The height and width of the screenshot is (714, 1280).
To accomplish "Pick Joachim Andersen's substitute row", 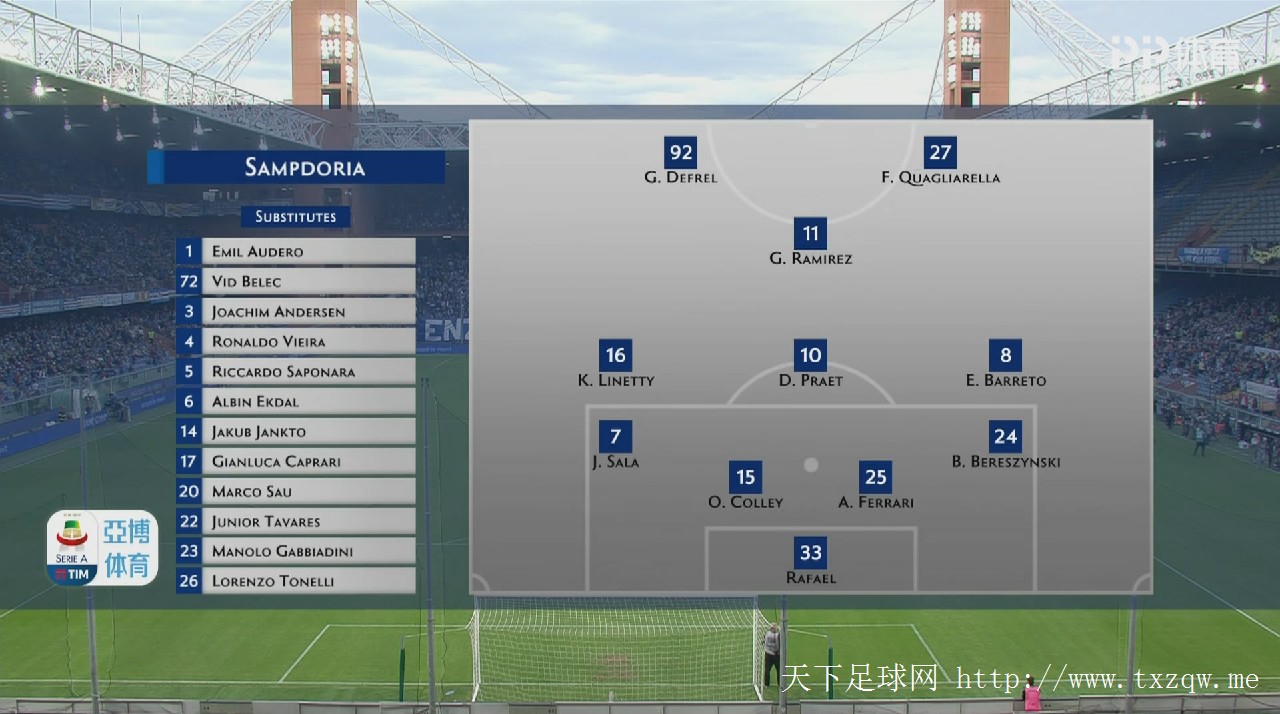I will click(296, 311).
